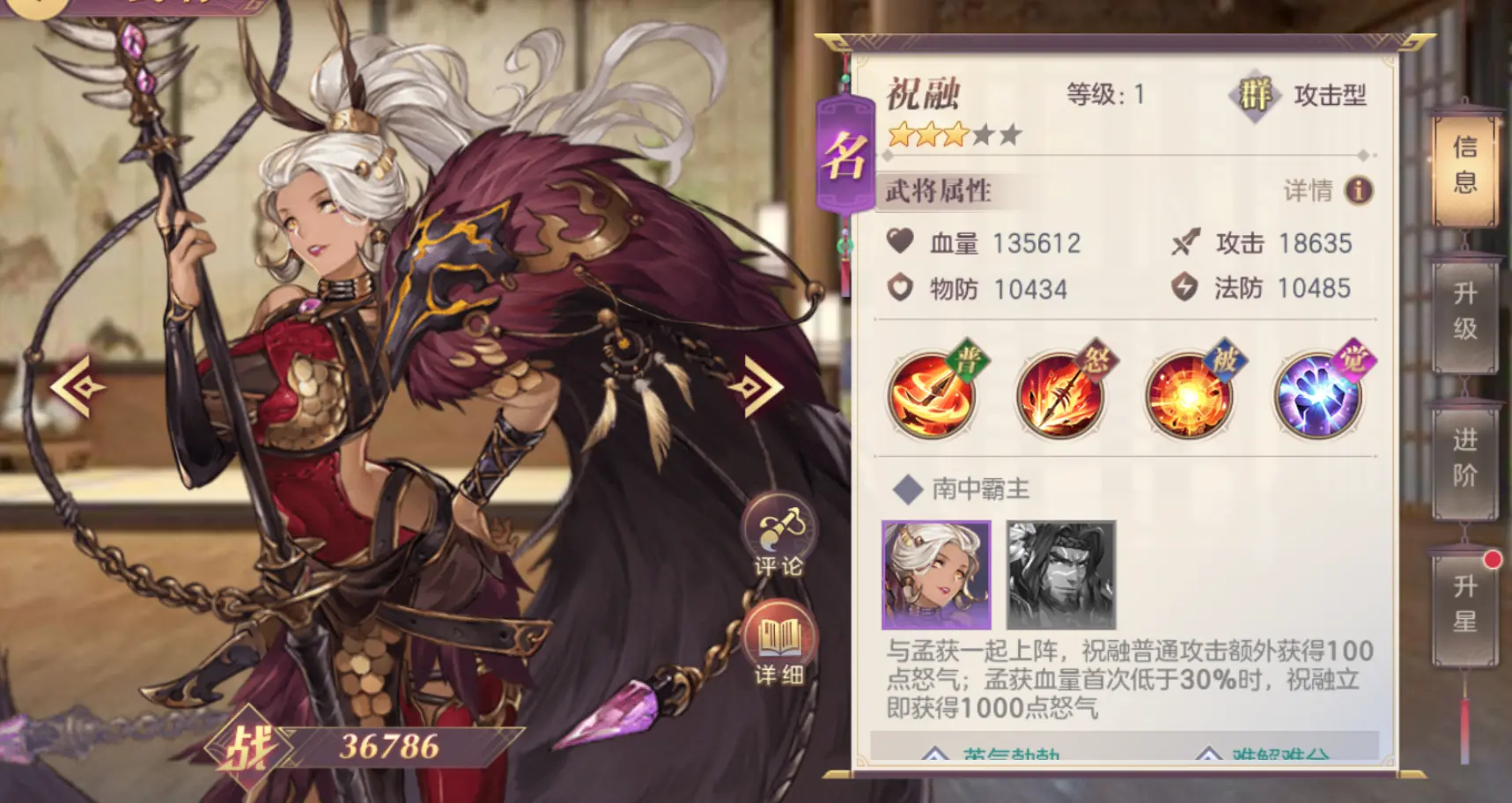
Task: Open the 进阶 advancement tab
Action: pyautogui.click(x=1464, y=460)
